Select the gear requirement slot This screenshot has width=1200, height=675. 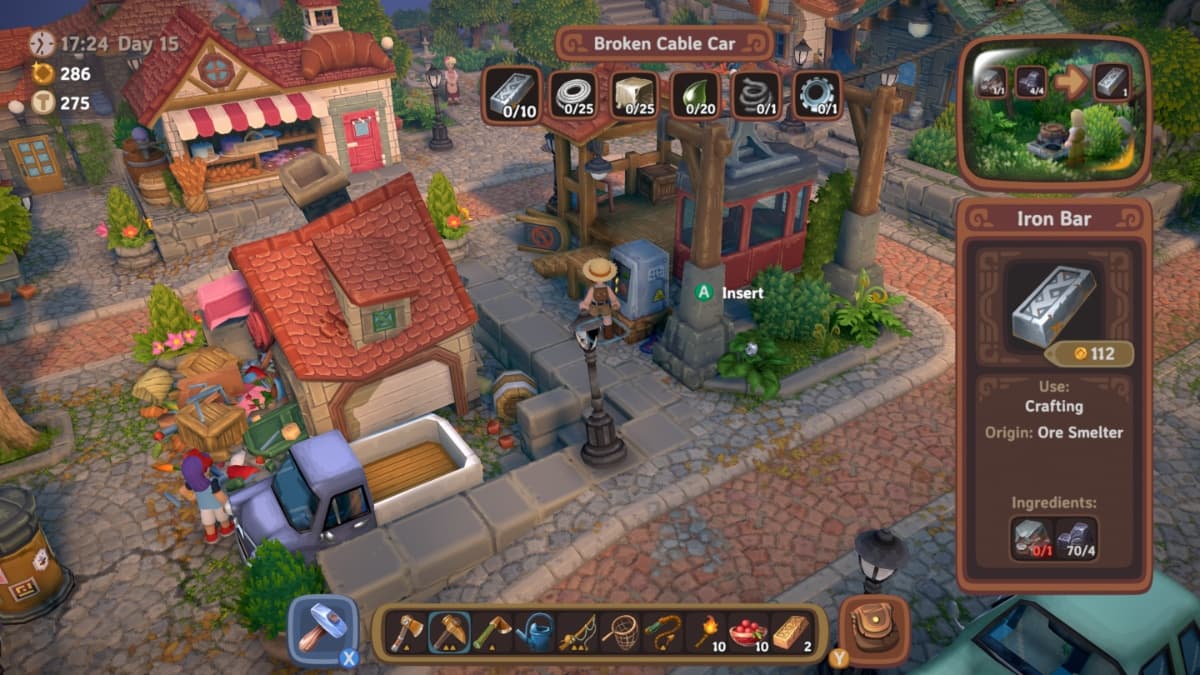[817, 95]
